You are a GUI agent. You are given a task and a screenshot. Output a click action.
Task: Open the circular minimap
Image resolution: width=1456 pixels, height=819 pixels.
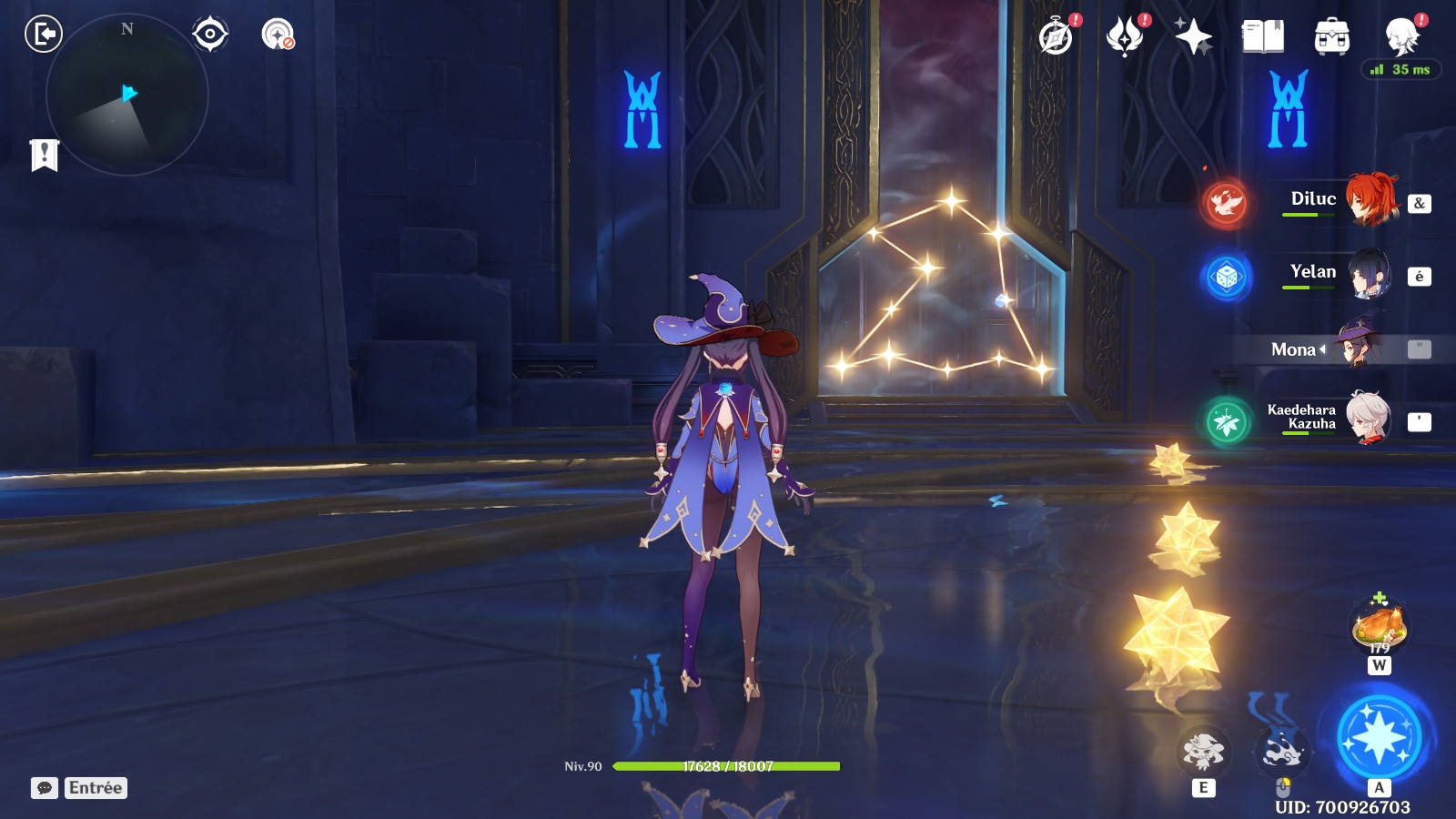pos(127,95)
